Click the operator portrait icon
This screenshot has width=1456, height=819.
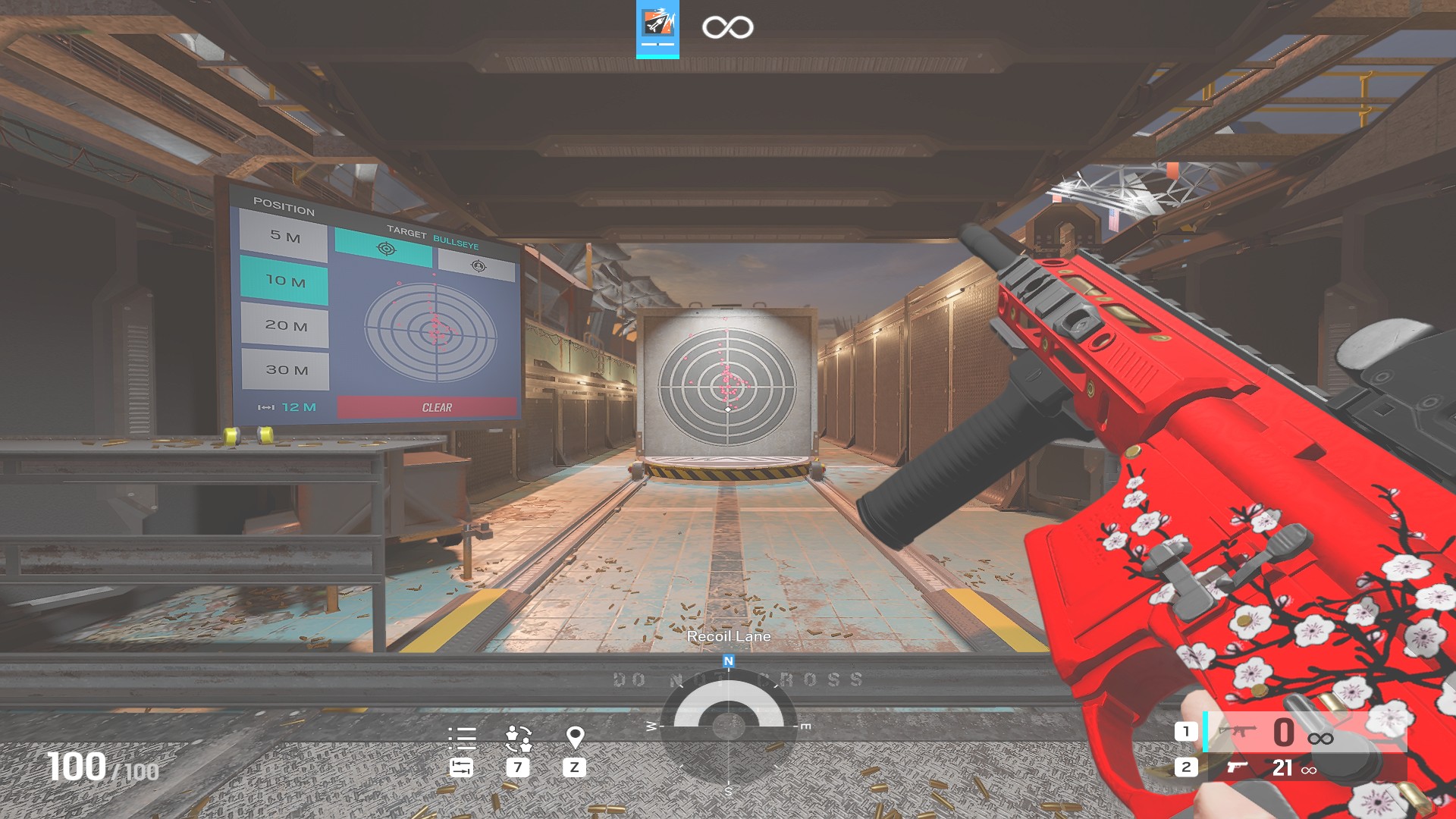pyautogui.click(x=657, y=27)
